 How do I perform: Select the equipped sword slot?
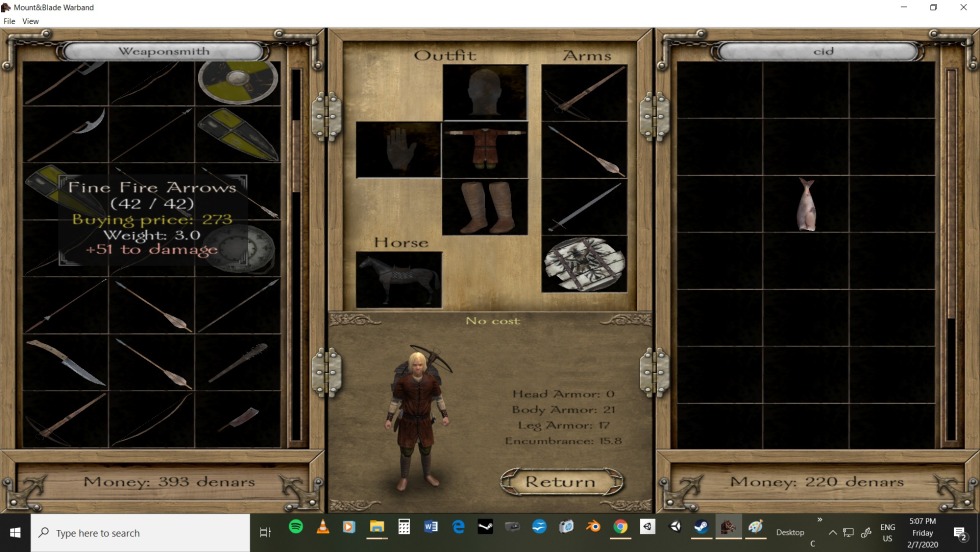(584, 207)
